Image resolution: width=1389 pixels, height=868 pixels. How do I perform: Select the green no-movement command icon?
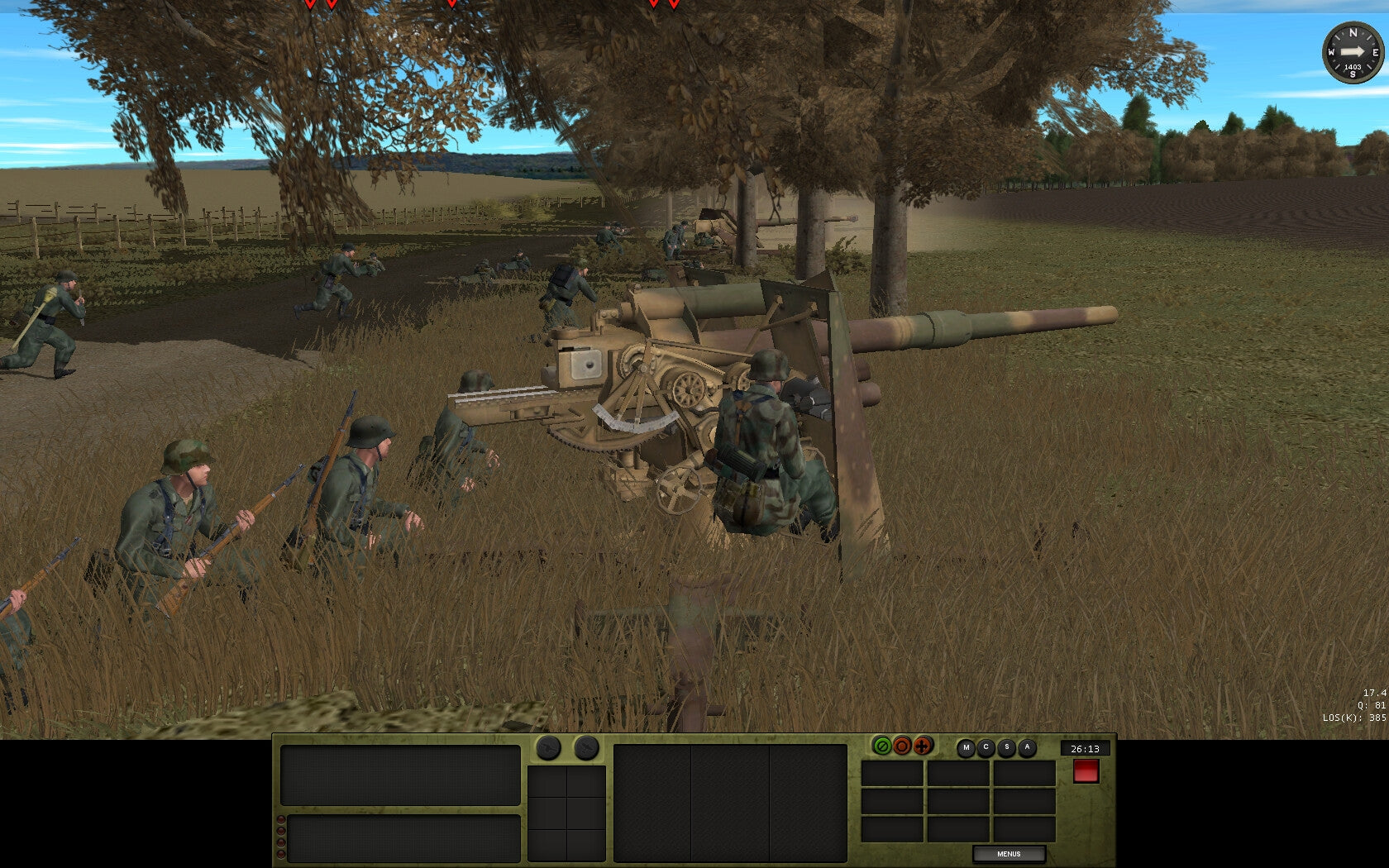pos(882,746)
